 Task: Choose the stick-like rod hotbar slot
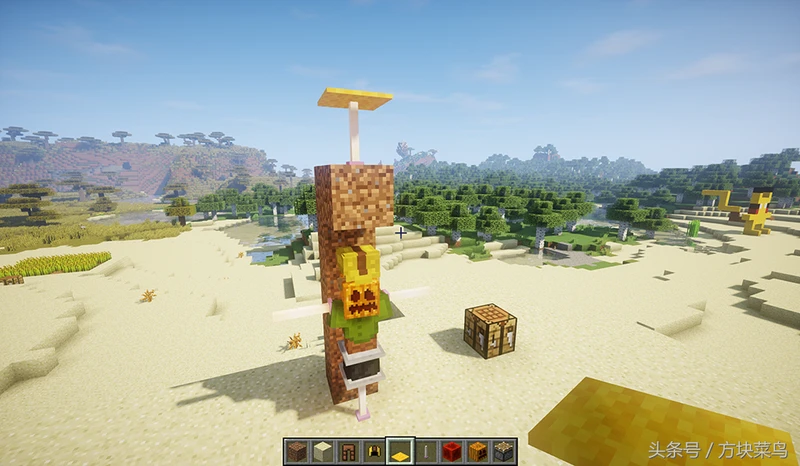[426, 451]
